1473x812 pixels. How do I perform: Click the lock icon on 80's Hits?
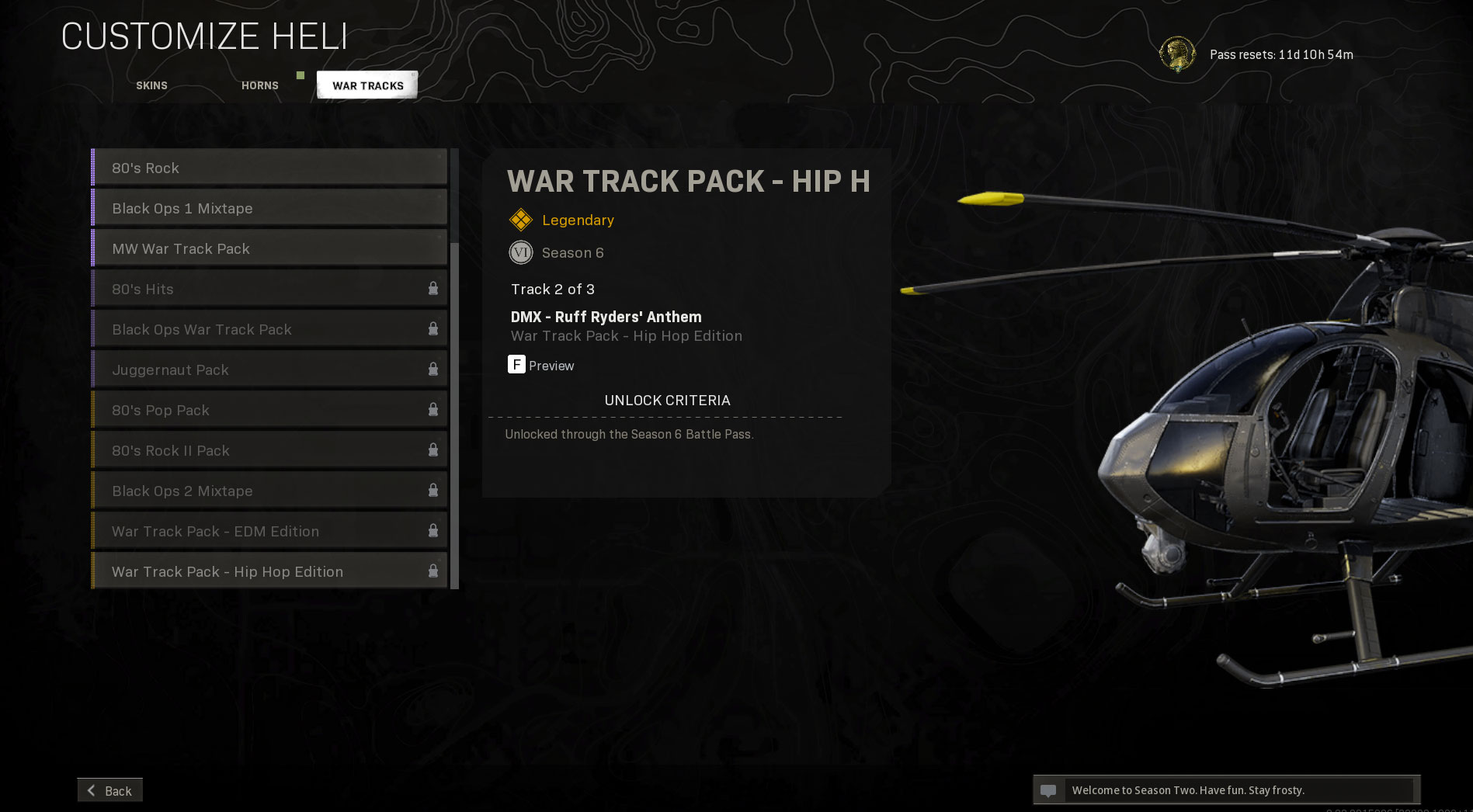click(433, 287)
